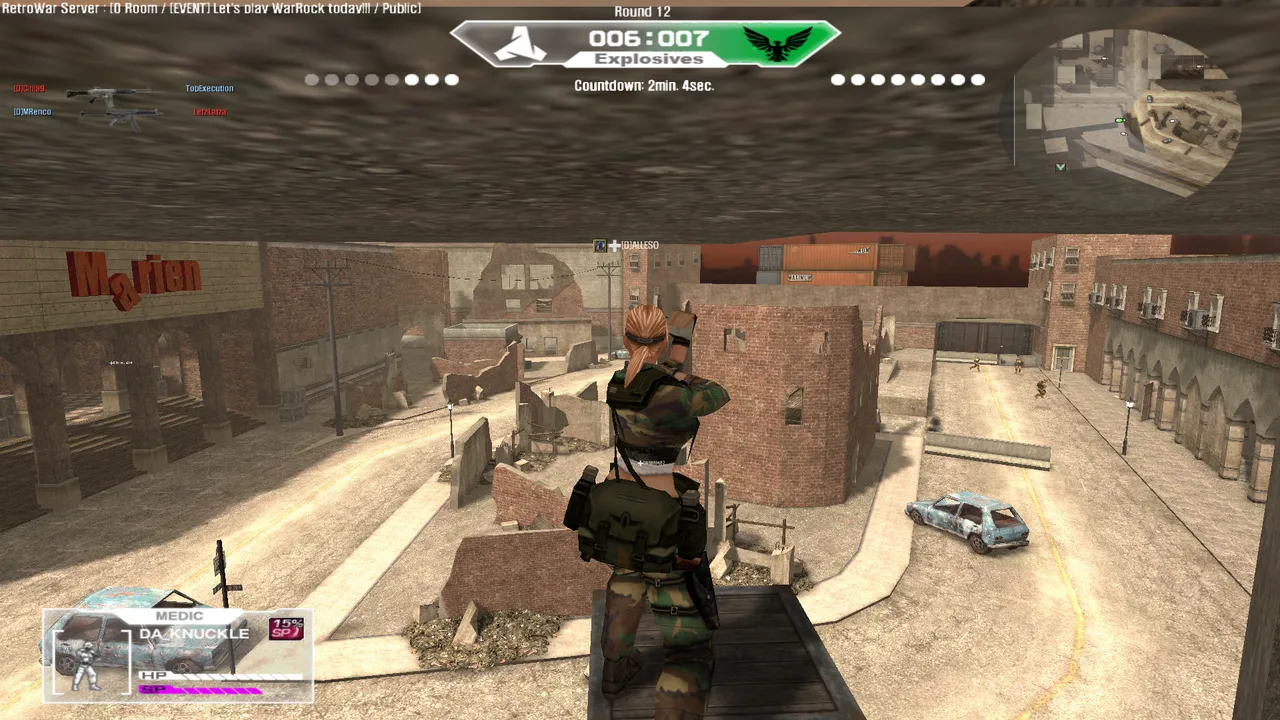Select LetzLatza in the kill feed
Screen dimensions: 1280x720
pyautogui.click(x=209, y=112)
